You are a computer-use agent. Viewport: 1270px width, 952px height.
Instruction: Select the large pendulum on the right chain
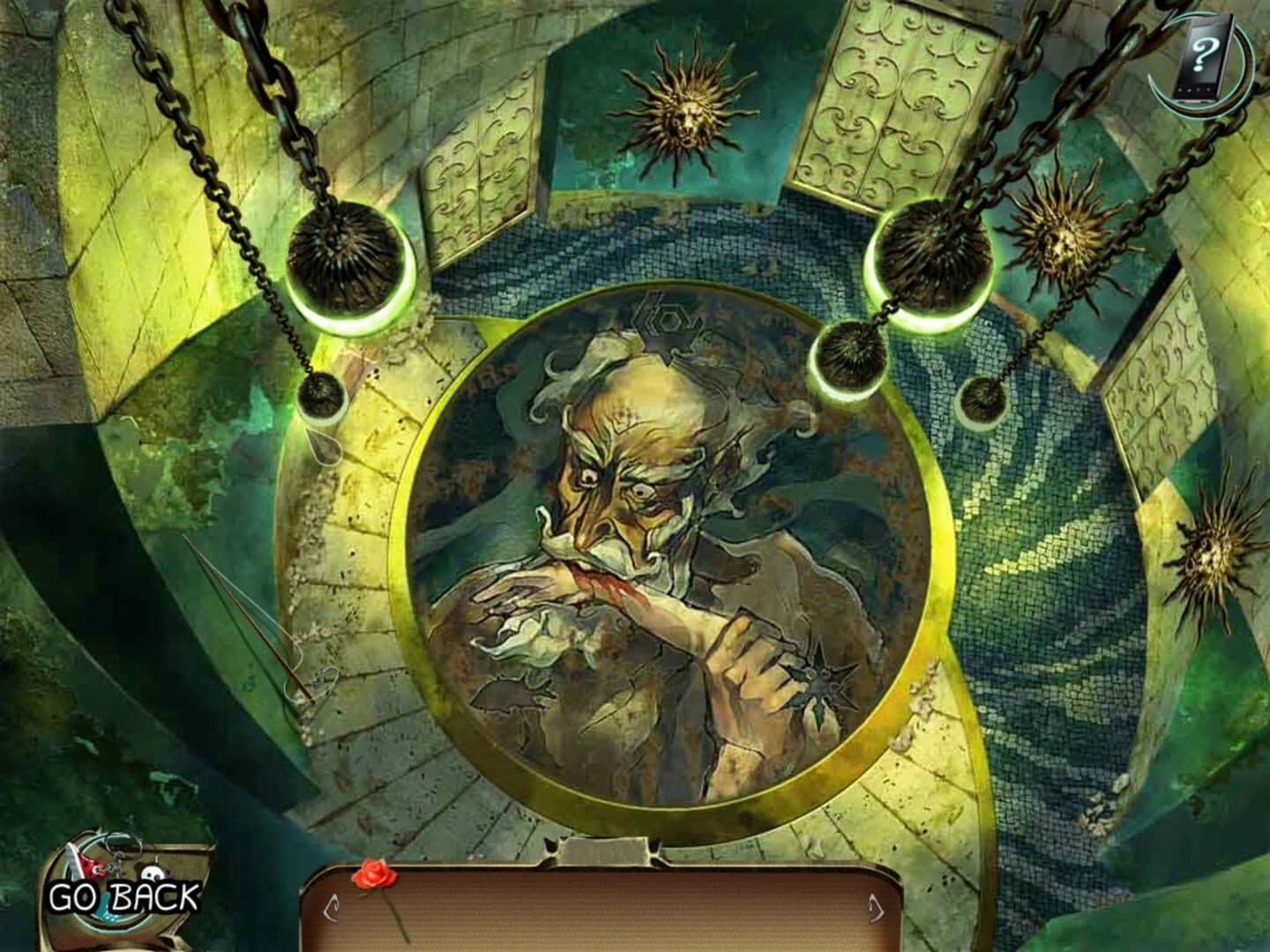pos(935,256)
